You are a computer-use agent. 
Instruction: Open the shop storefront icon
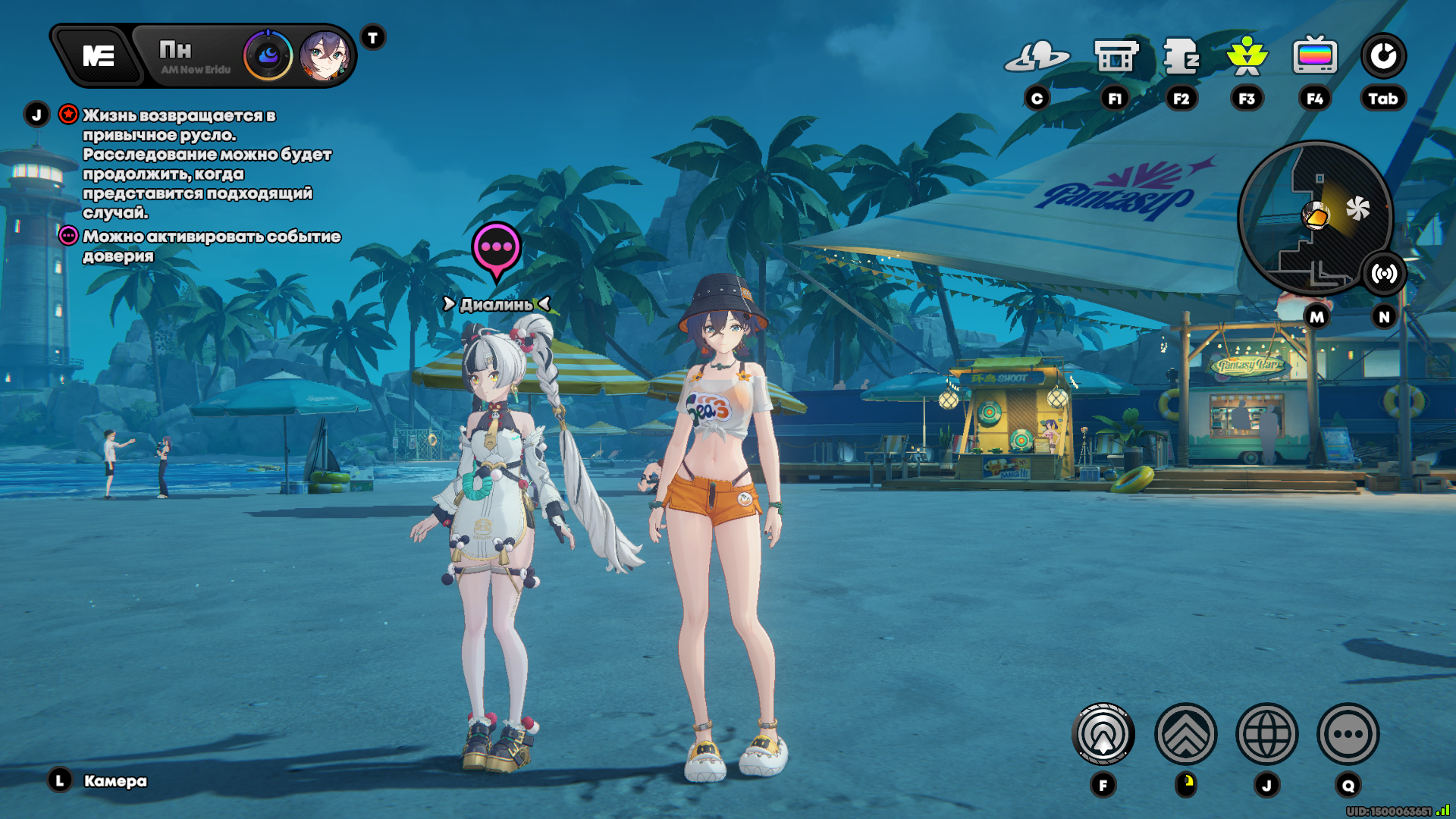tap(1116, 57)
